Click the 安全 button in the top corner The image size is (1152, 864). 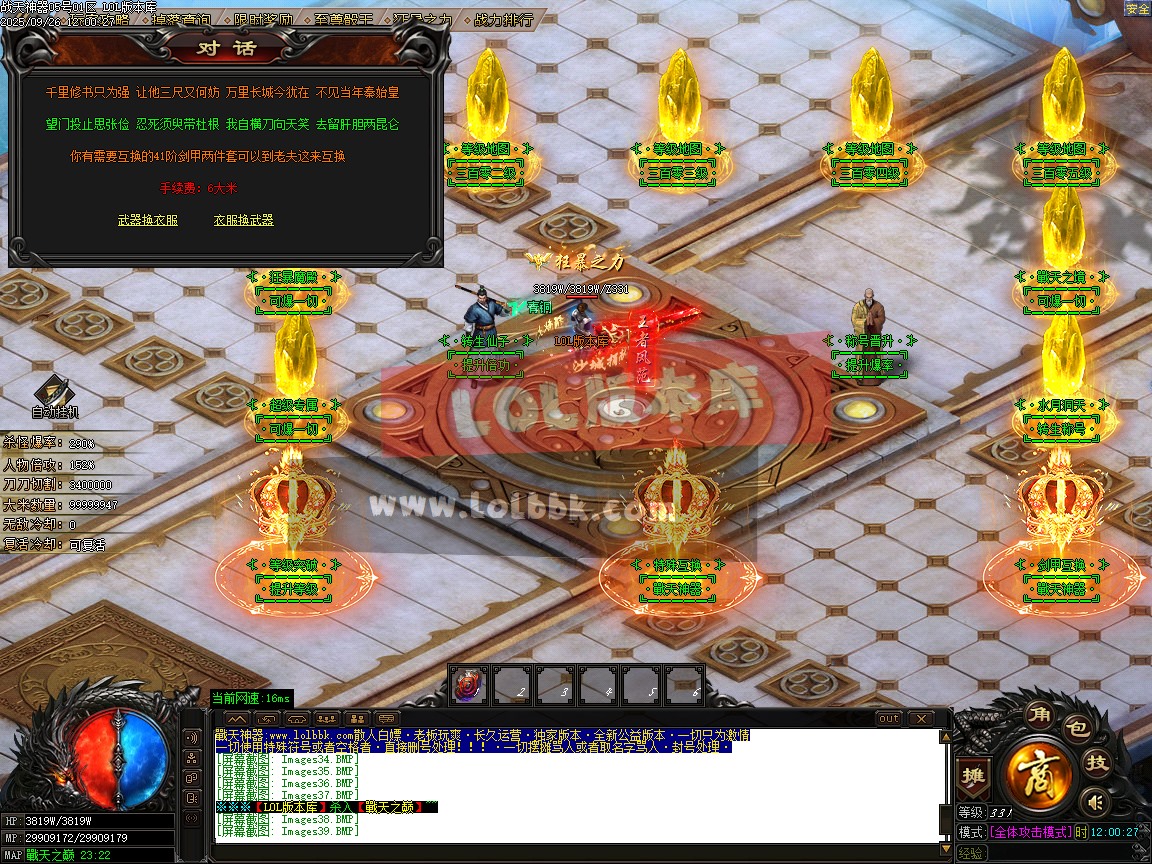(1138, 8)
